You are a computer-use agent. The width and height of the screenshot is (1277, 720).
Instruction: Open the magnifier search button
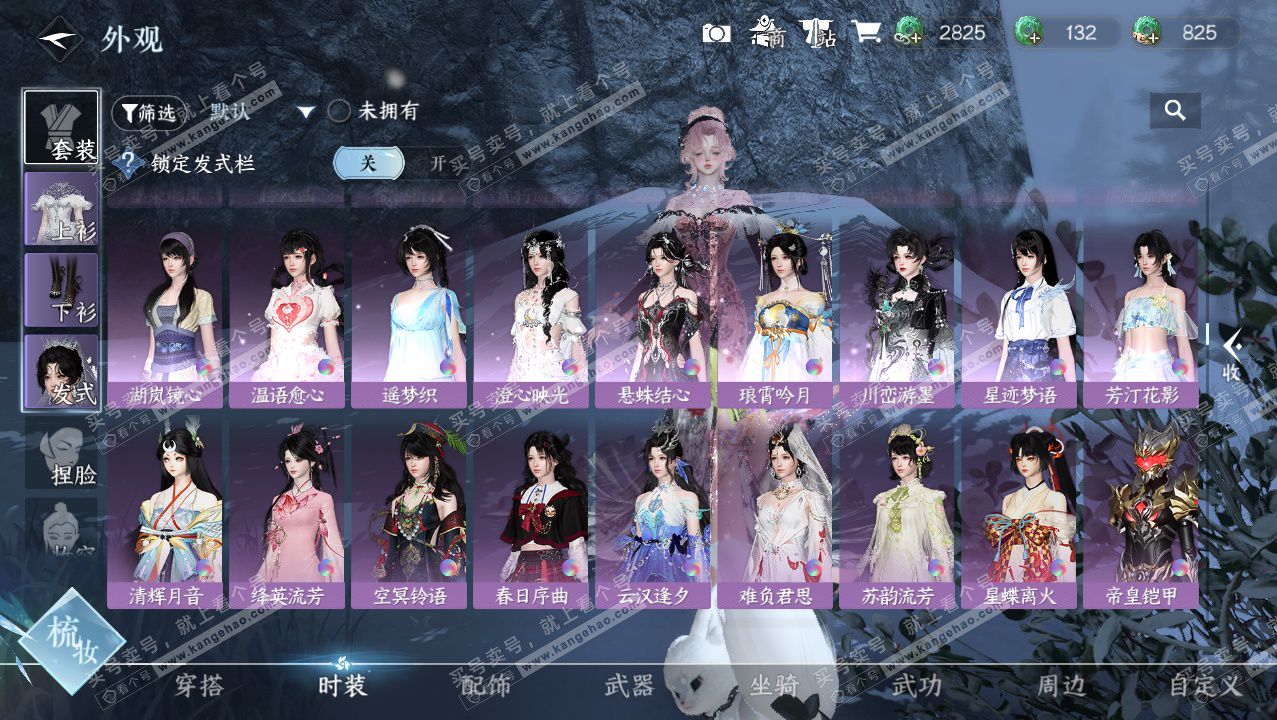[x=1175, y=110]
